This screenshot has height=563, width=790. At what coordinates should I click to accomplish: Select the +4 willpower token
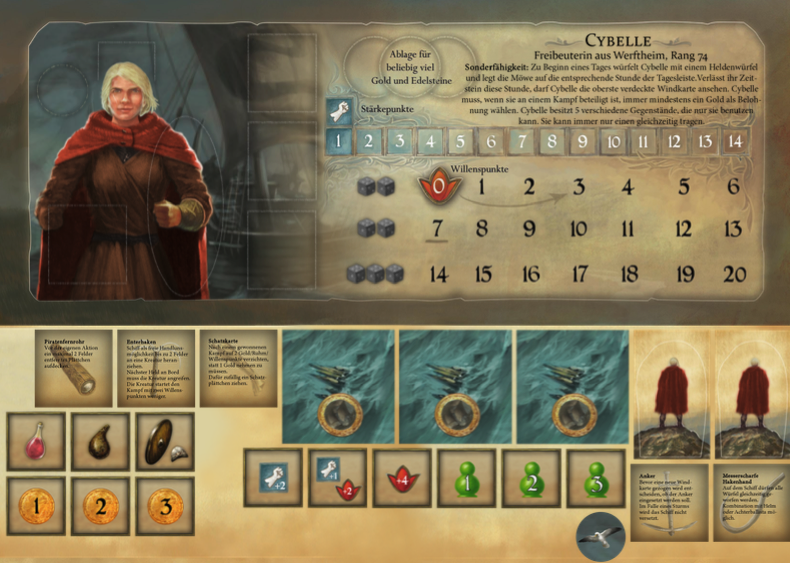click(402, 477)
